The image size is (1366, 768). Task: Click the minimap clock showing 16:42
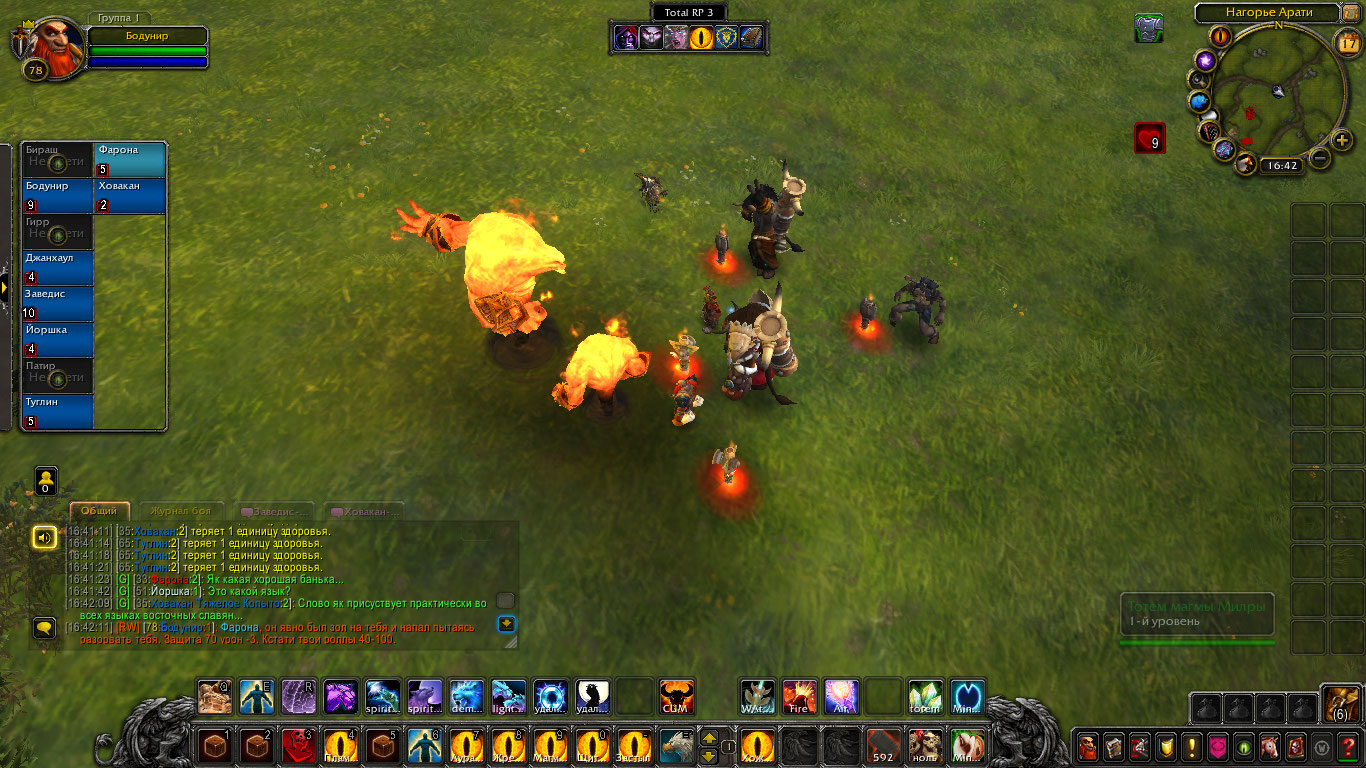click(x=1279, y=166)
